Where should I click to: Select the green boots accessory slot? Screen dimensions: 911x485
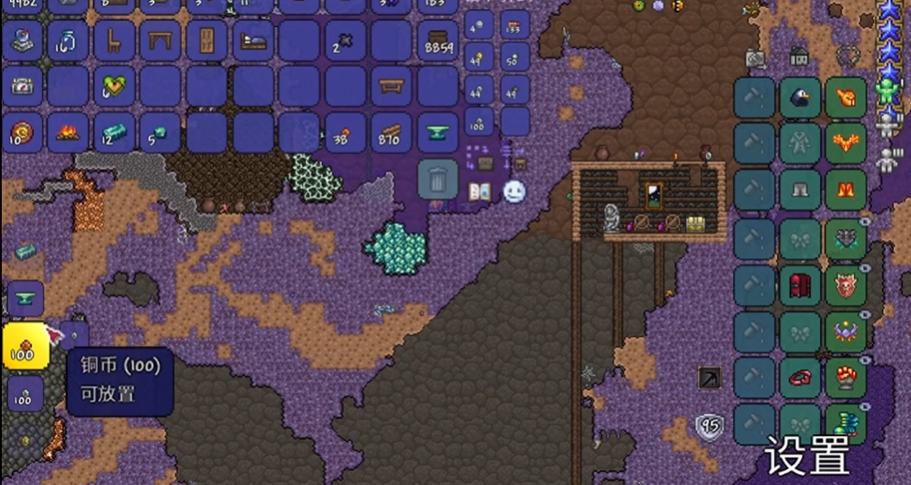[x=846, y=423]
